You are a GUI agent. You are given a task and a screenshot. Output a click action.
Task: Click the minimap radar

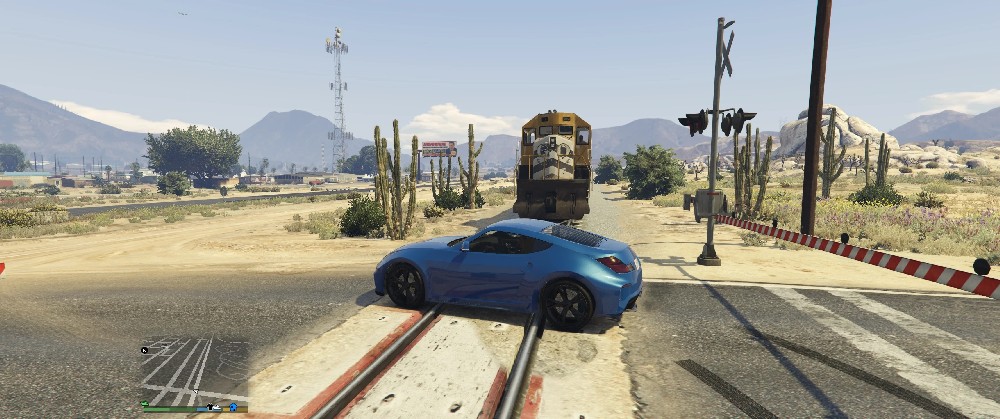[195, 370]
